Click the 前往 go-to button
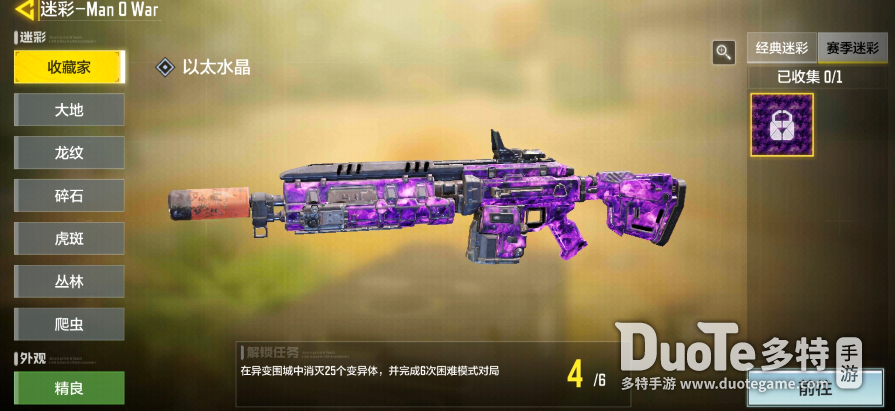895x411 pixels. pyautogui.click(x=815, y=387)
